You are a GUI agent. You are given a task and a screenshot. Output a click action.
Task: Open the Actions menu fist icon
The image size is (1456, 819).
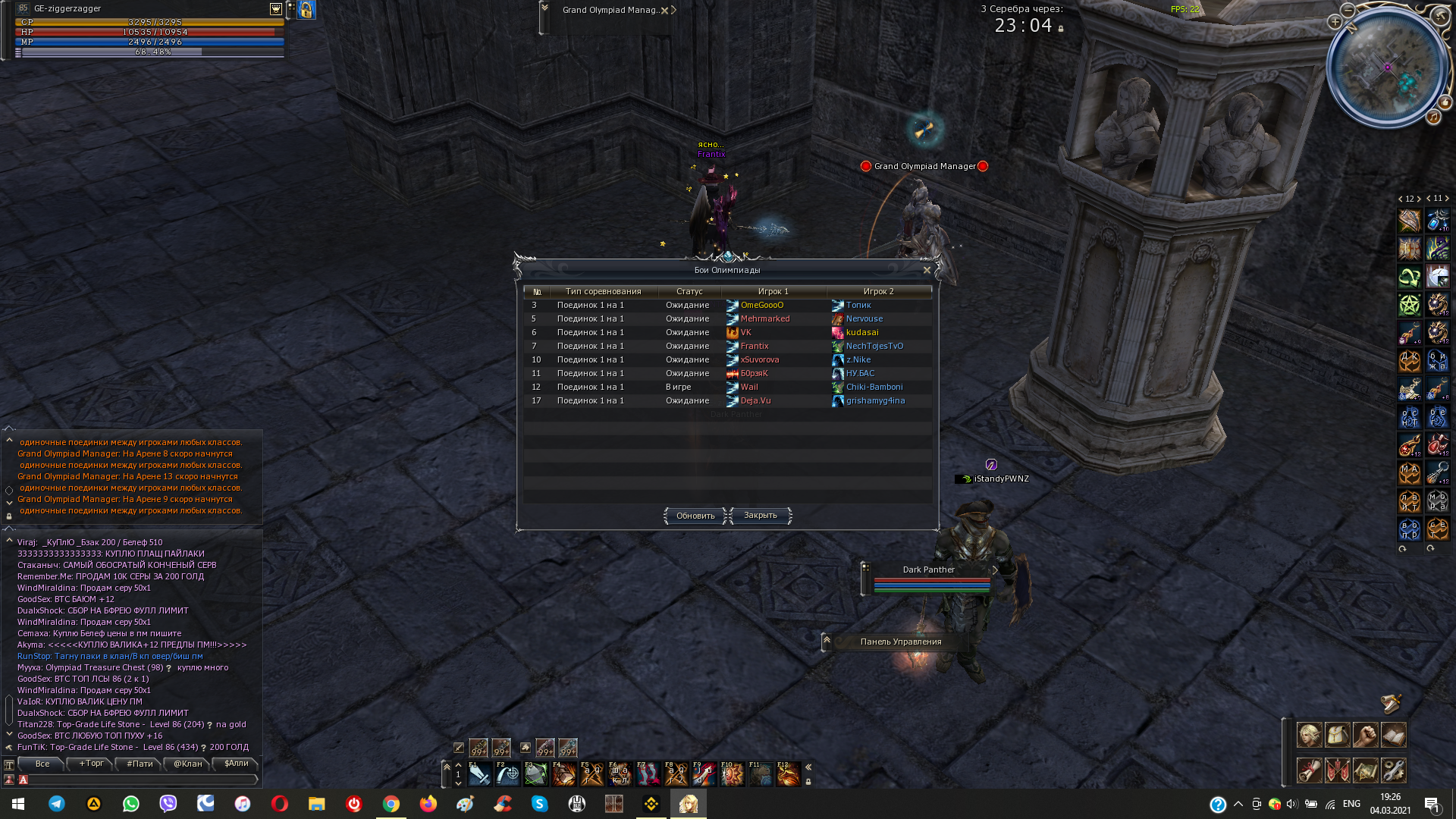[1366, 736]
